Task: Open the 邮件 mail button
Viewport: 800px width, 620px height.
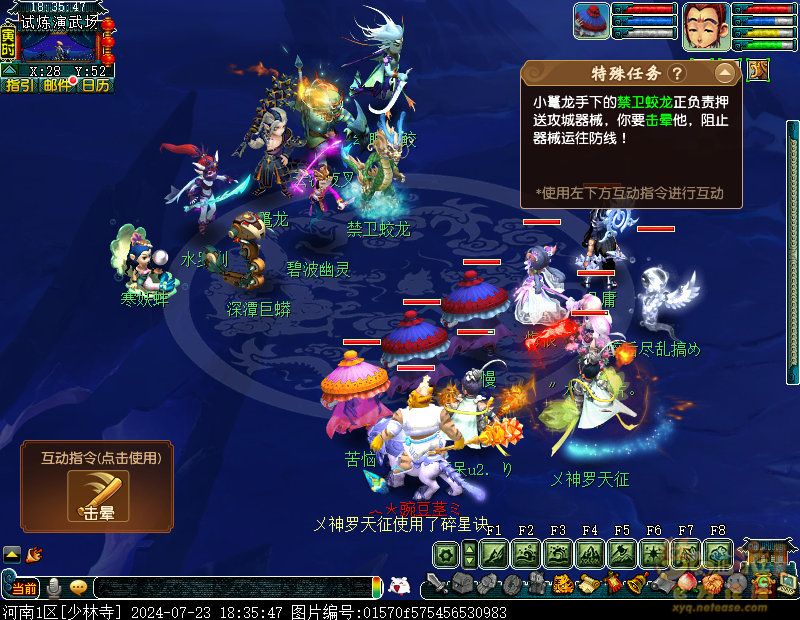Action: point(58,86)
